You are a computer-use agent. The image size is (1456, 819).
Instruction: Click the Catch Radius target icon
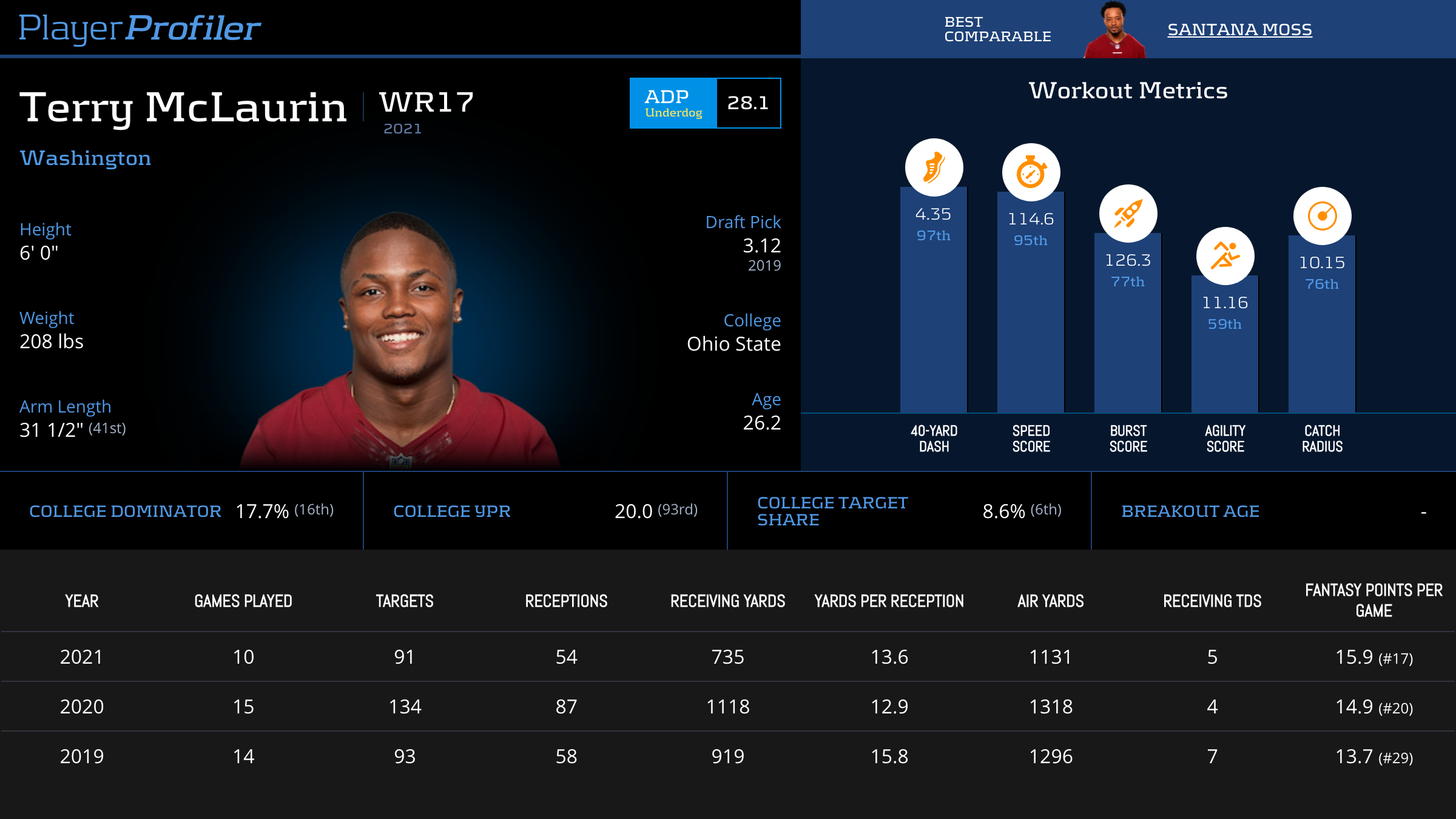click(1322, 216)
